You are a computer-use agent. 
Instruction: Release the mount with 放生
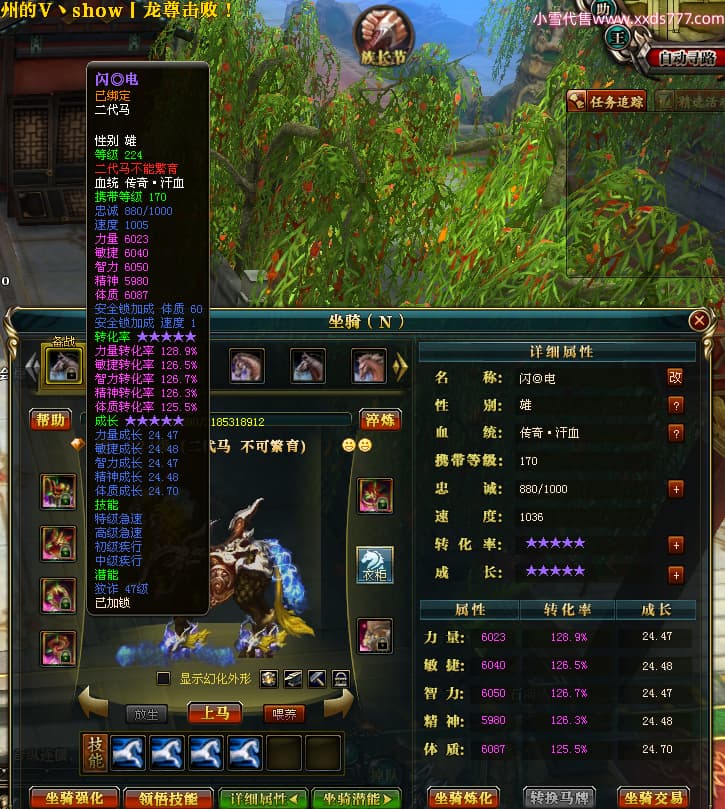pos(146,714)
